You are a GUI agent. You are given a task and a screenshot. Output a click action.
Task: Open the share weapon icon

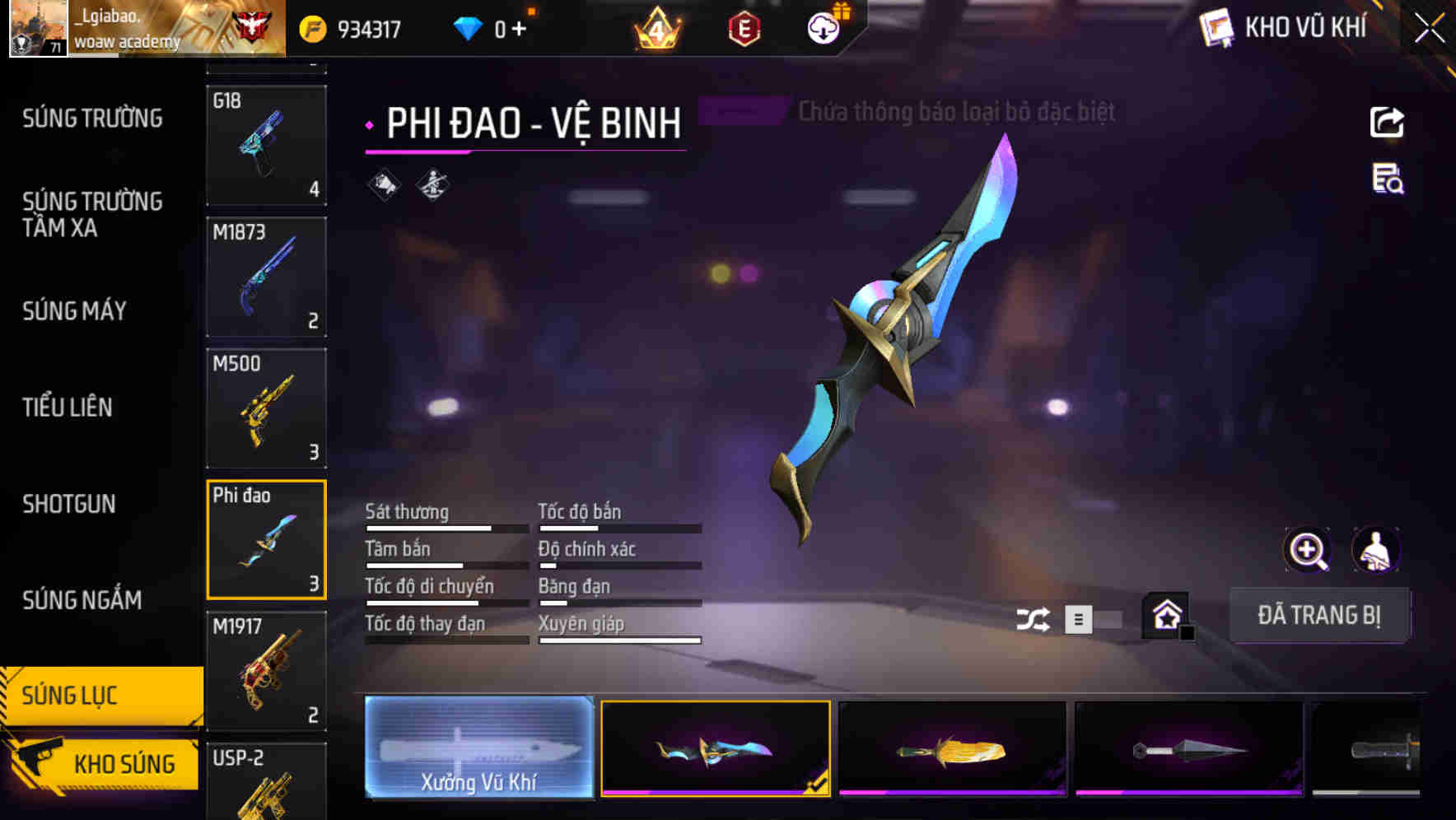(1386, 122)
